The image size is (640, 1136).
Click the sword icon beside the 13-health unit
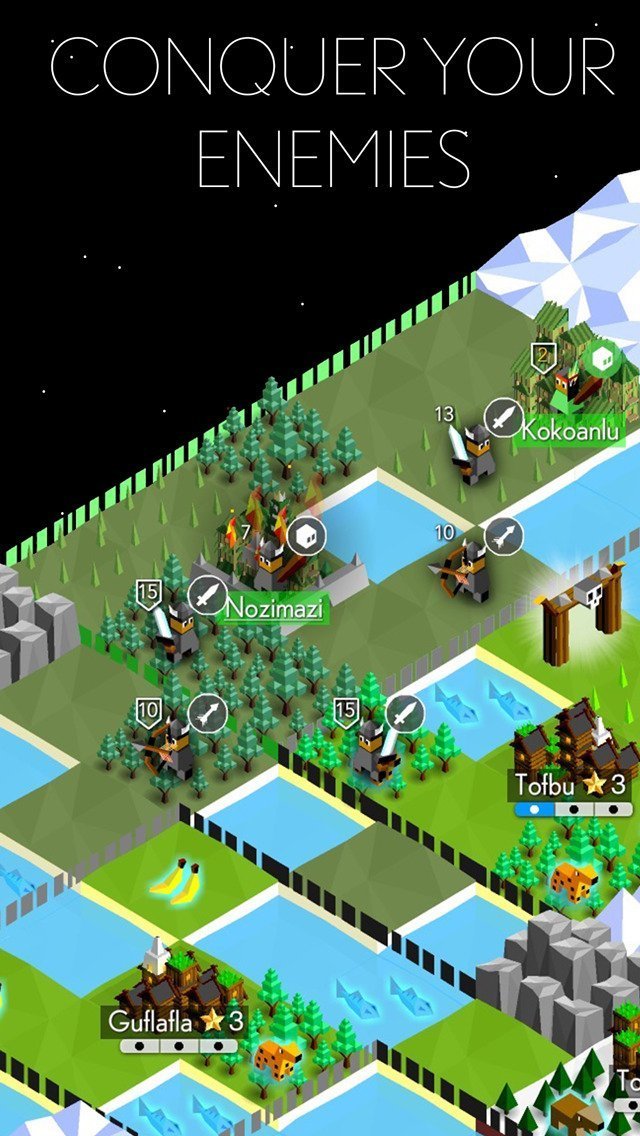tap(503, 416)
